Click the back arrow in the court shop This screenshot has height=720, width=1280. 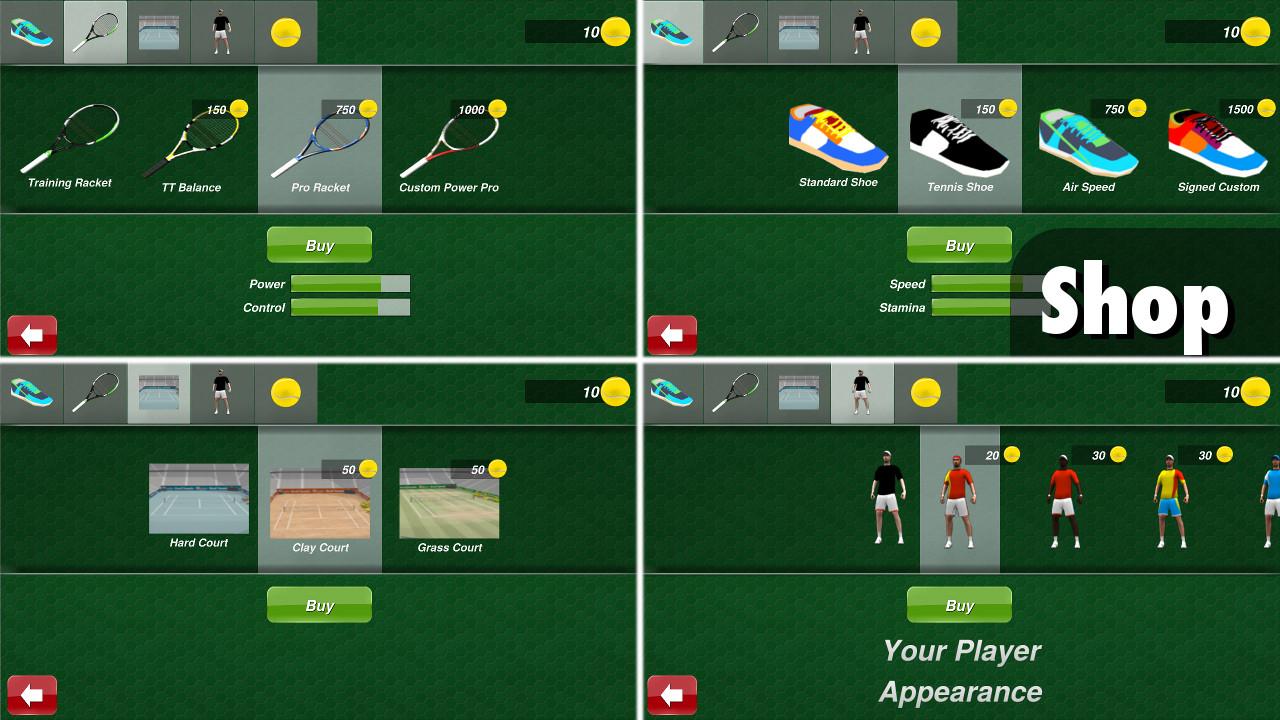(x=32, y=695)
